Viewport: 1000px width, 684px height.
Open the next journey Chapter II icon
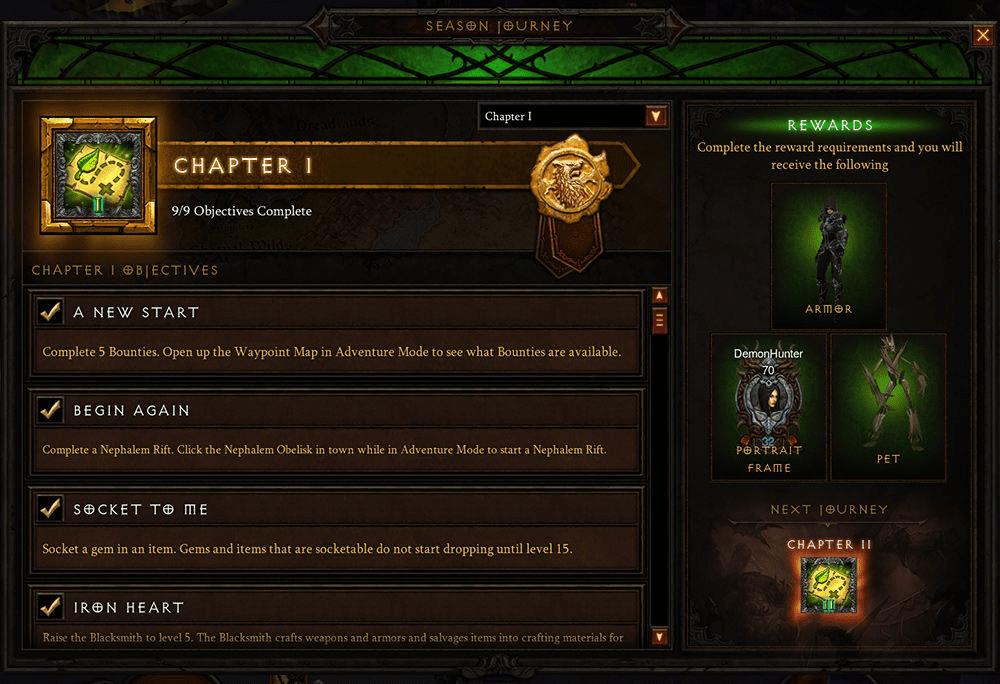click(x=829, y=586)
